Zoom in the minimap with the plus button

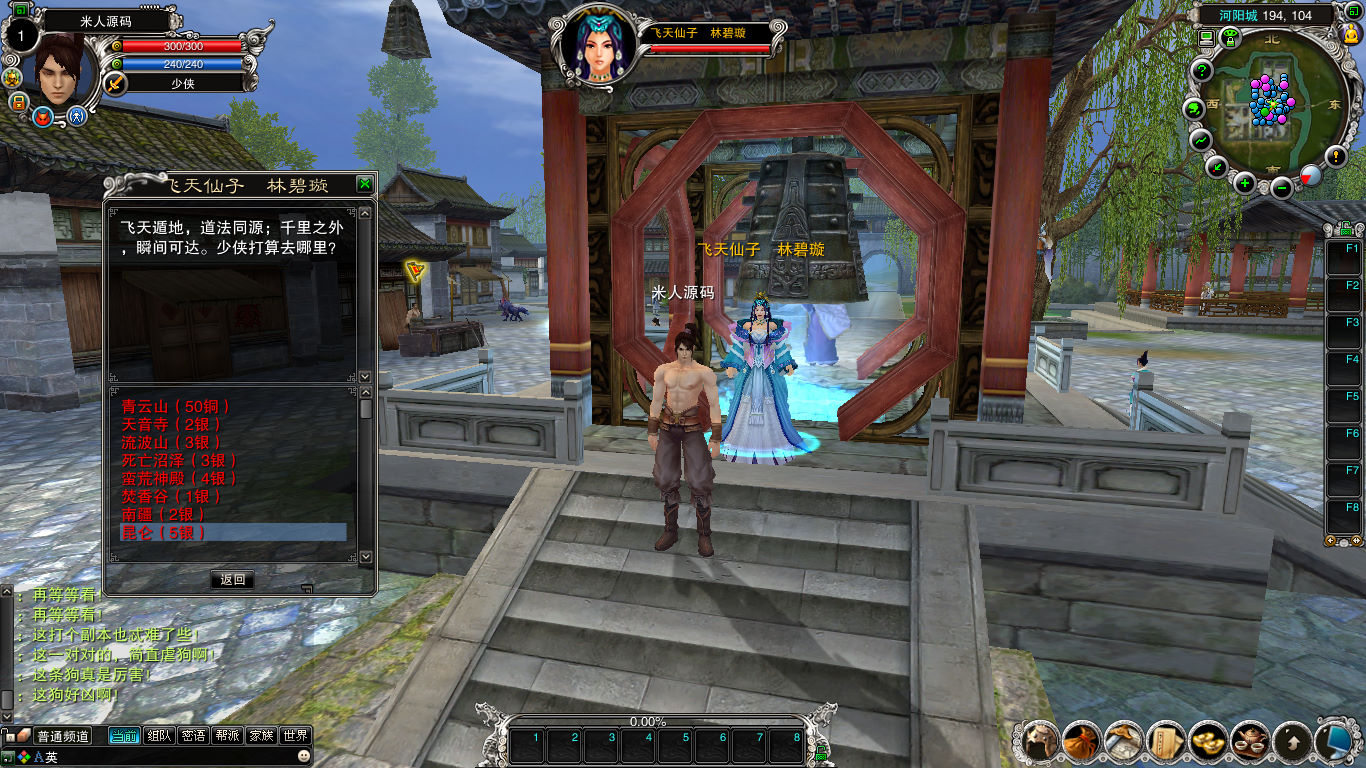tap(1245, 183)
